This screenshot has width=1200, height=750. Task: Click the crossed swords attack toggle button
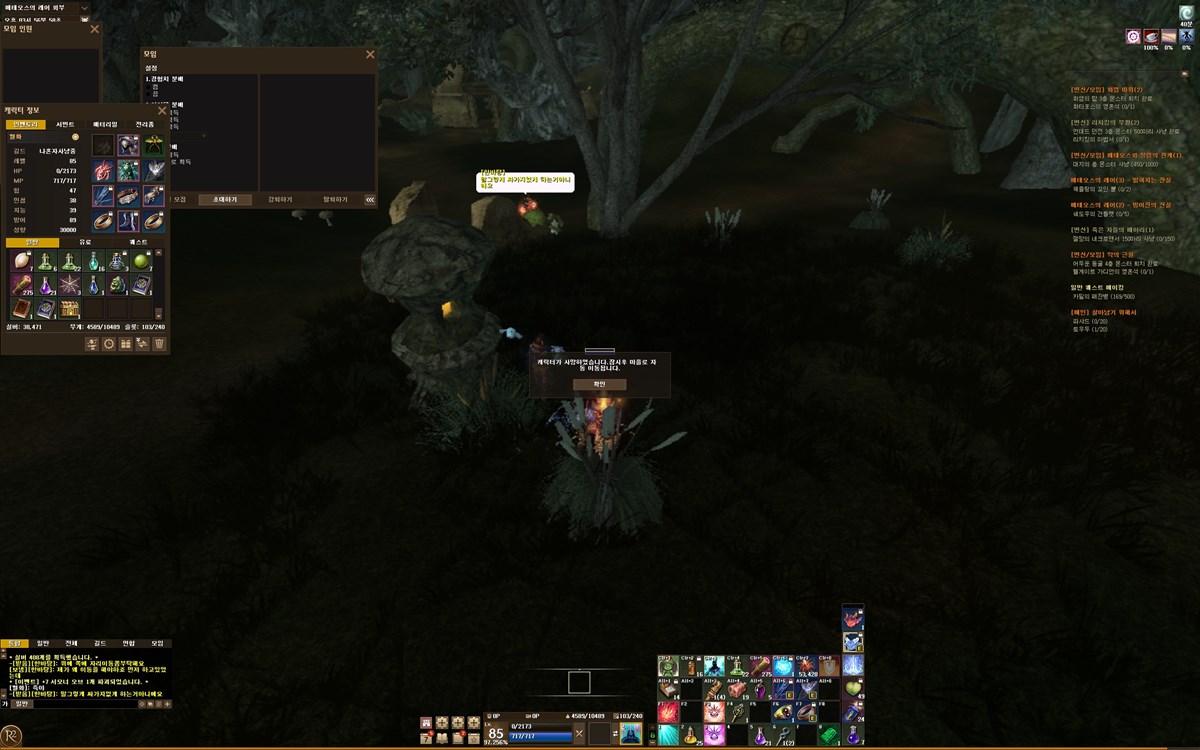(x=578, y=733)
